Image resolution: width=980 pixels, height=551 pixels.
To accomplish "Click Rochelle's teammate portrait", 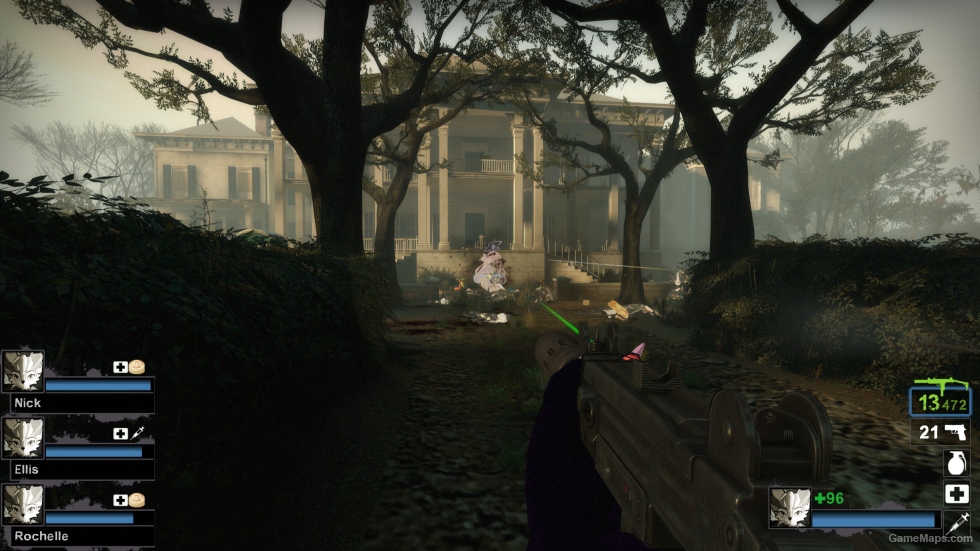I will 22,504.
